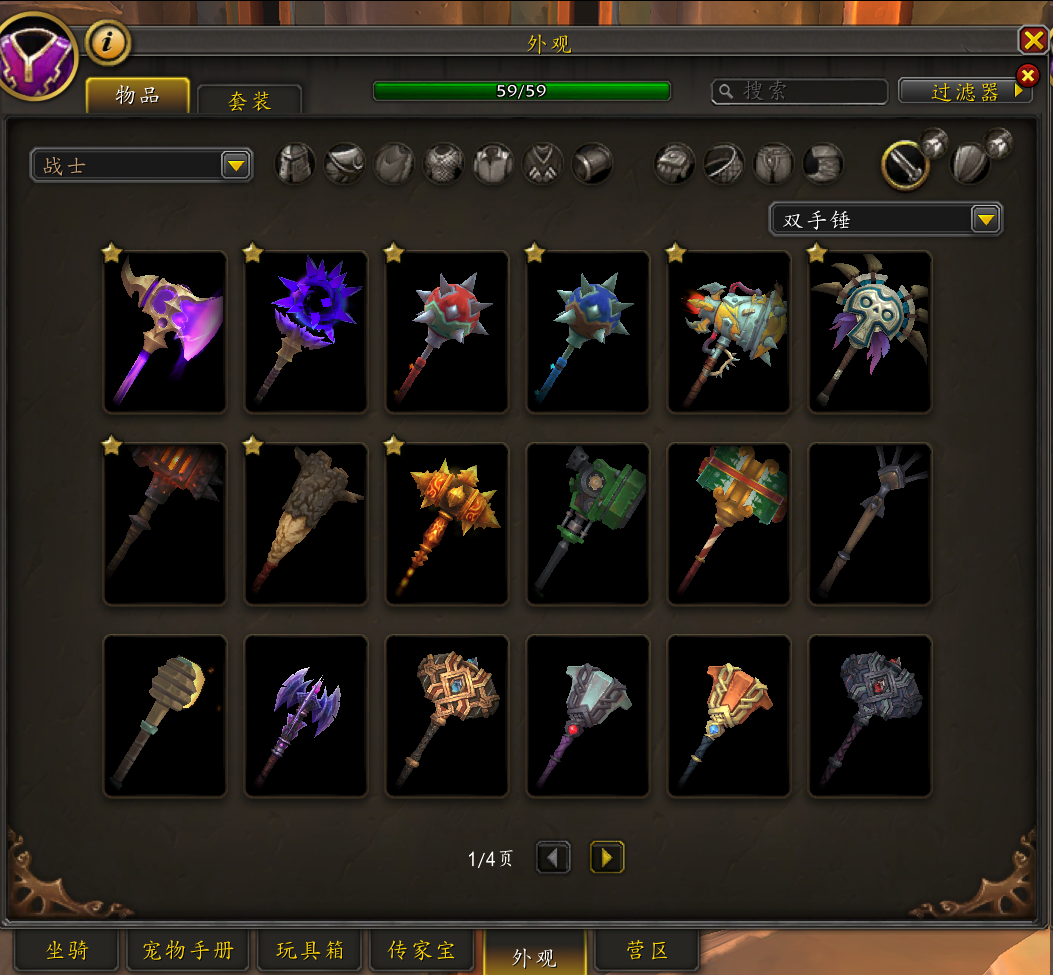Open the 坐骑 mounts tab
Image resolution: width=1053 pixels, height=975 pixels.
click(x=67, y=950)
